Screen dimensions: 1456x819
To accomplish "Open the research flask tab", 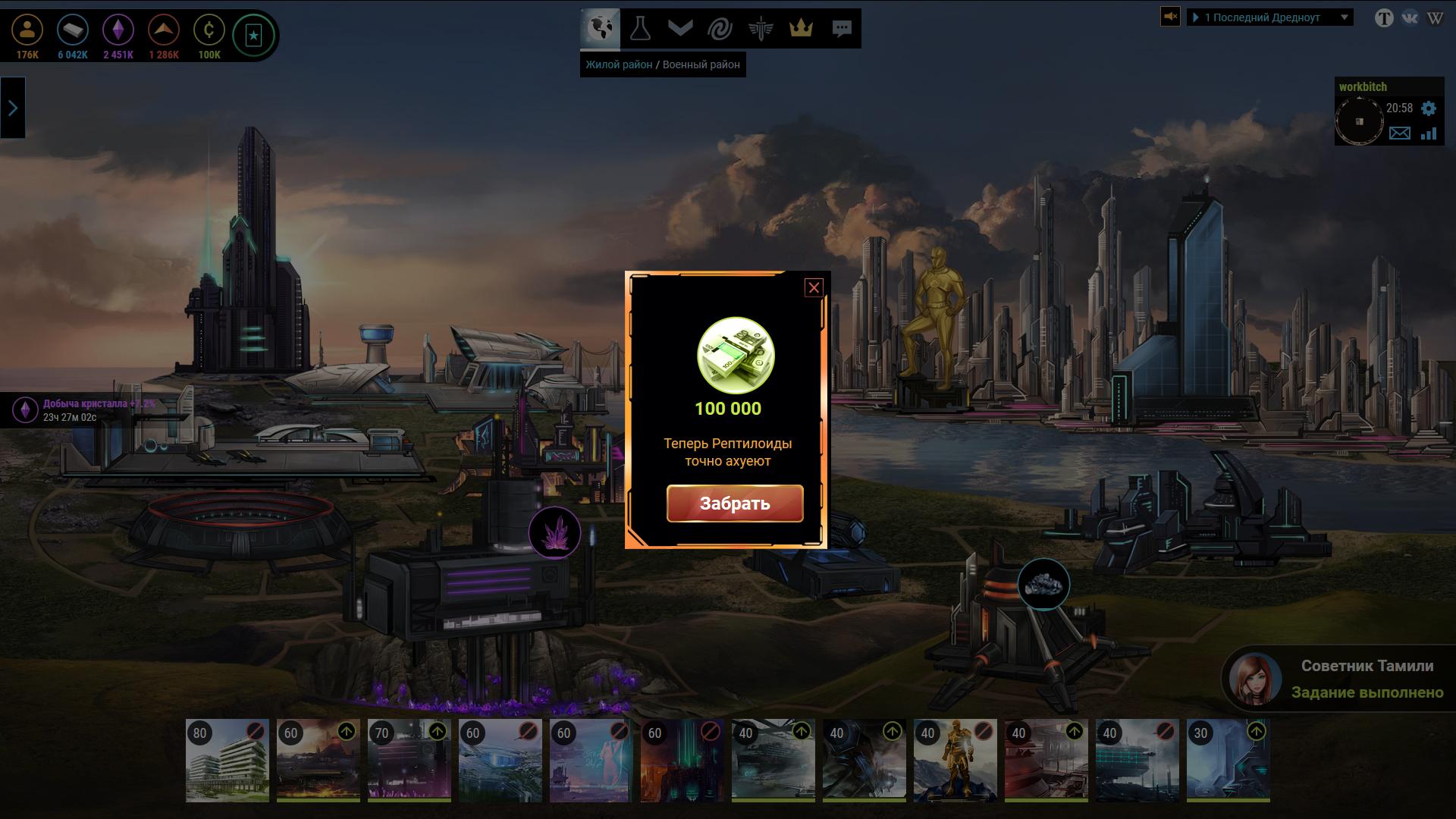I will coord(641,29).
